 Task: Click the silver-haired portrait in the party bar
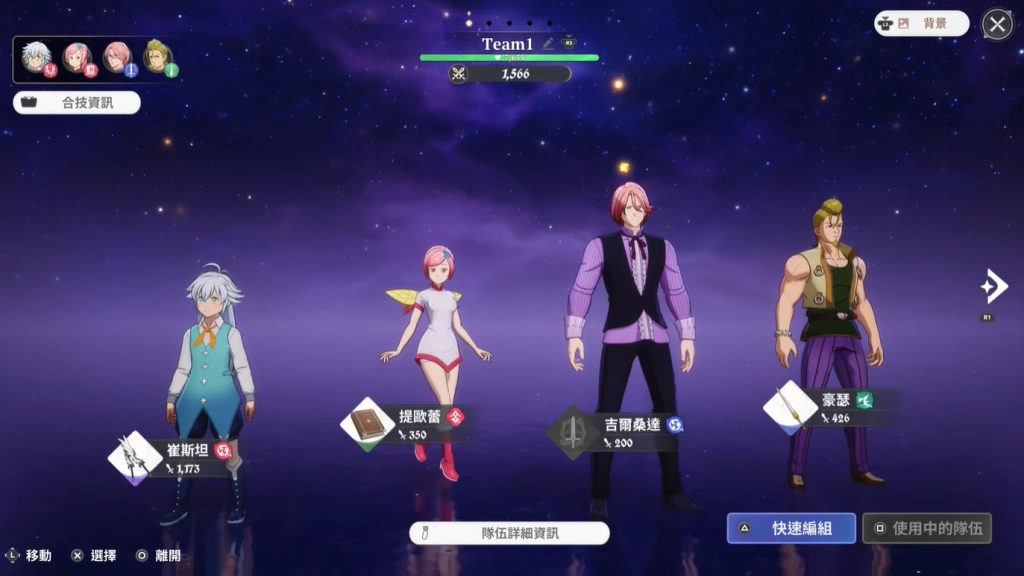[37, 57]
